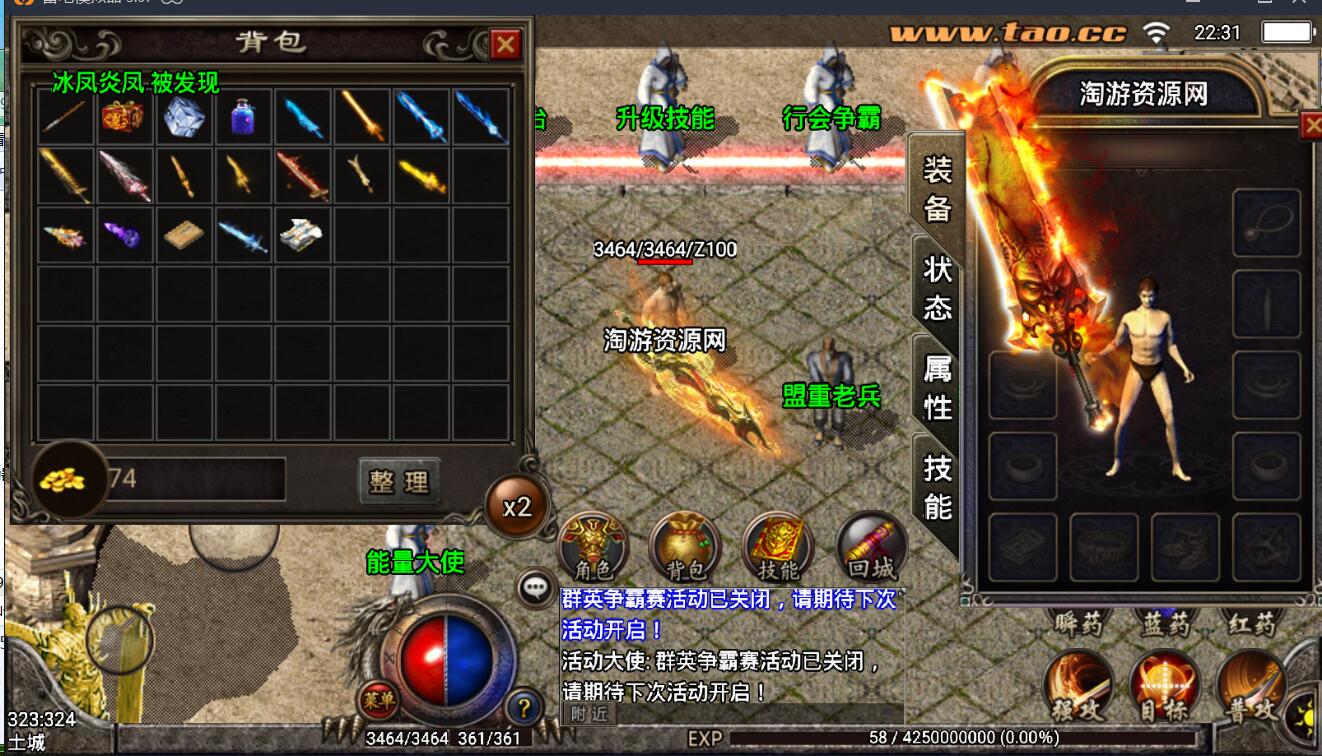Select the white crystal cube item
Image resolution: width=1322 pixels, height=756 pixels.
[x=184, y=116]
